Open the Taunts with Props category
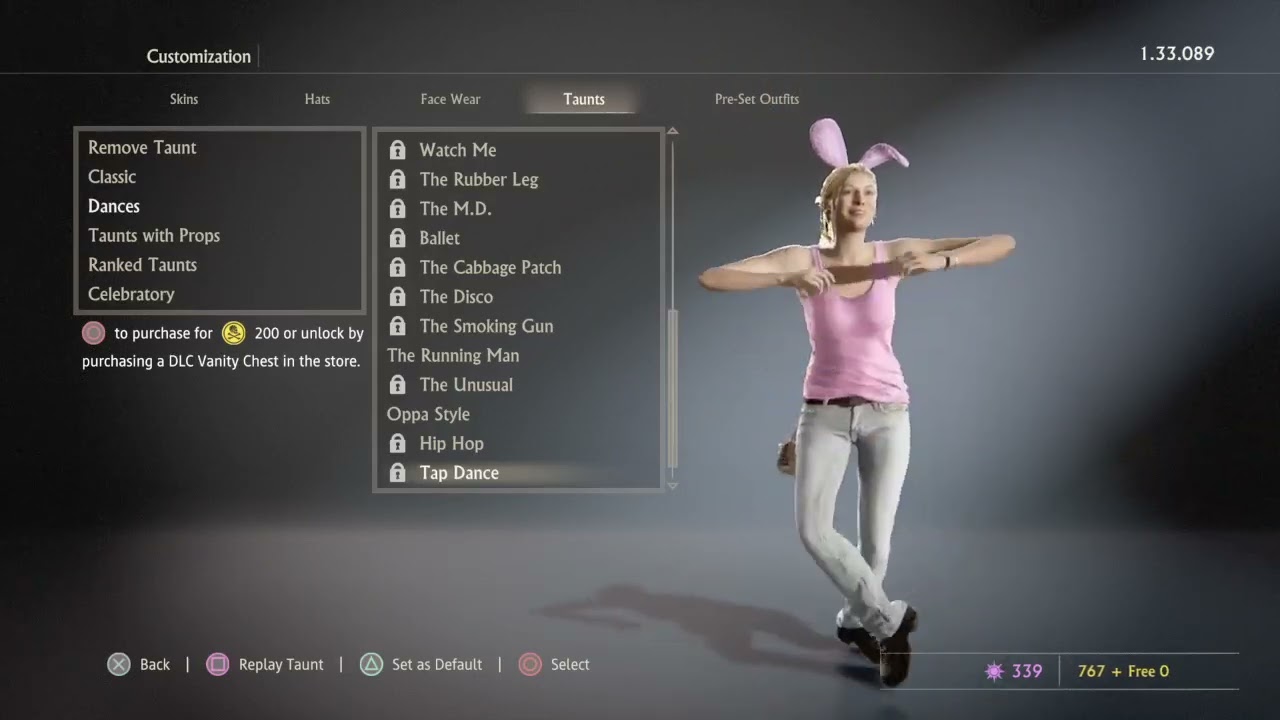The image size is (1280, 720). [154, 236]
